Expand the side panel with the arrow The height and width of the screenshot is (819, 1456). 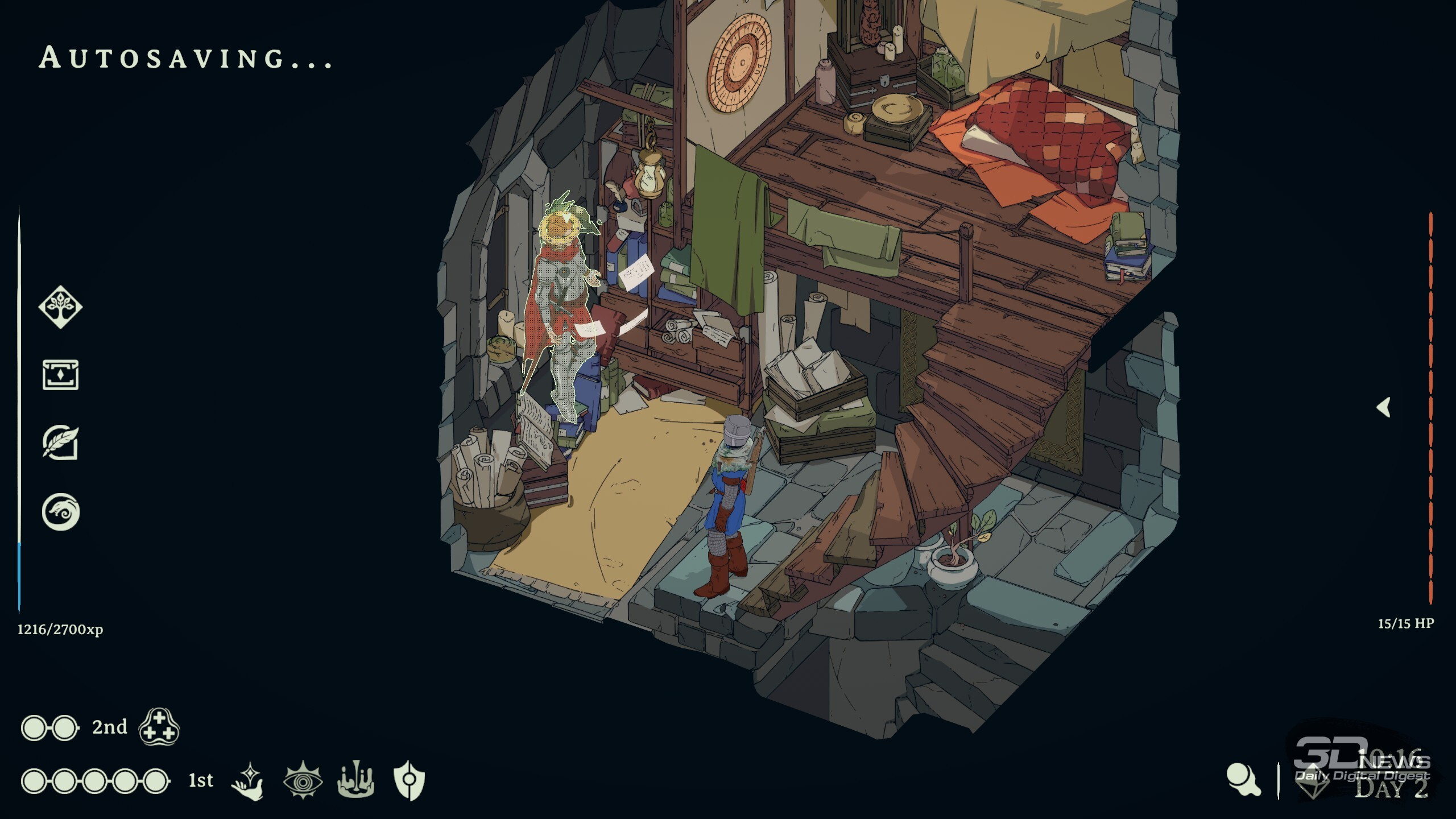click(x=1384, y=407)
